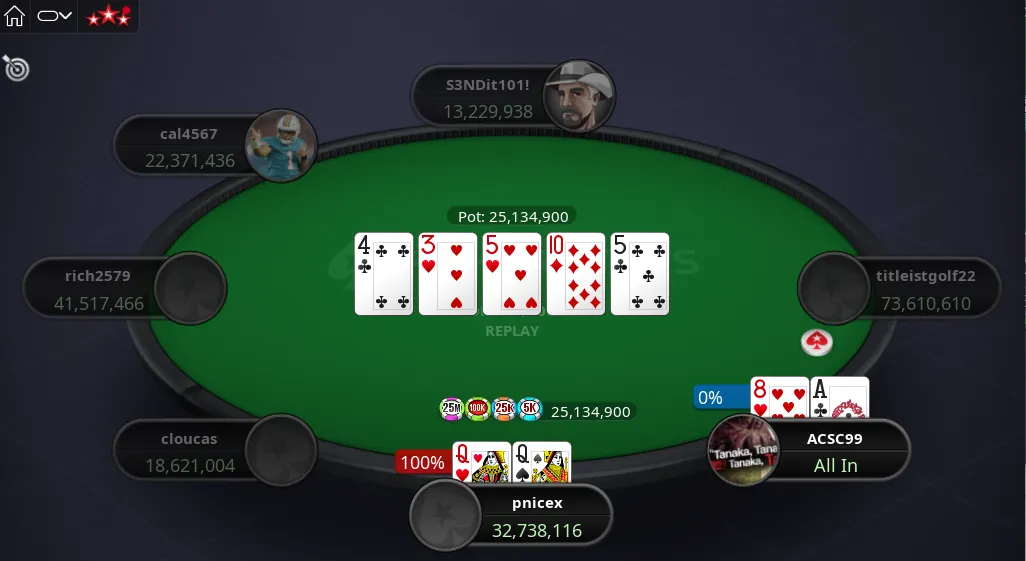Viewport: 1026px width, 561px height.
Task: Click the target replay icon
Action: tap(16, 68)
